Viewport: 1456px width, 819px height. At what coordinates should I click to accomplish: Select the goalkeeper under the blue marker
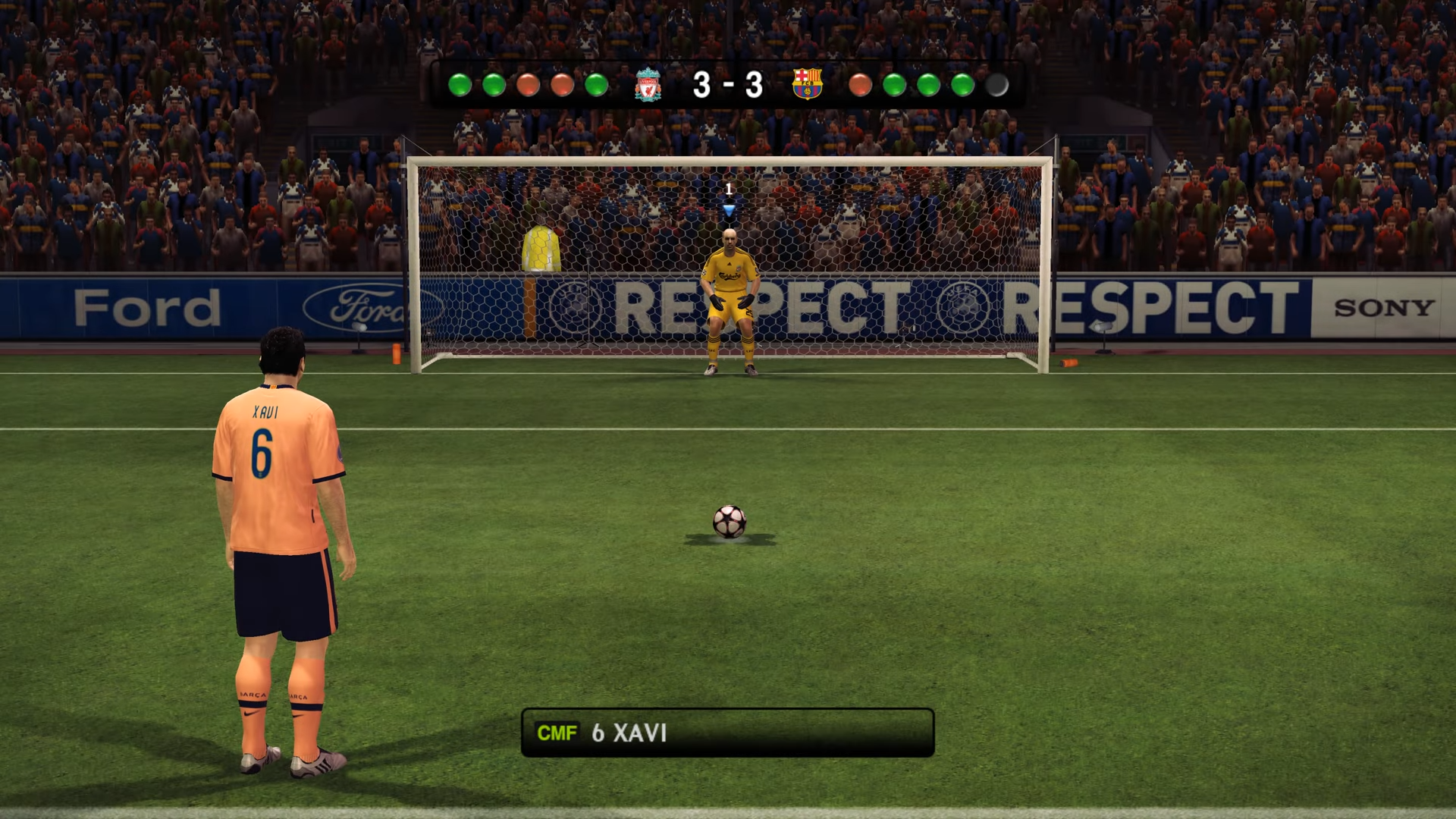[729, 303]
